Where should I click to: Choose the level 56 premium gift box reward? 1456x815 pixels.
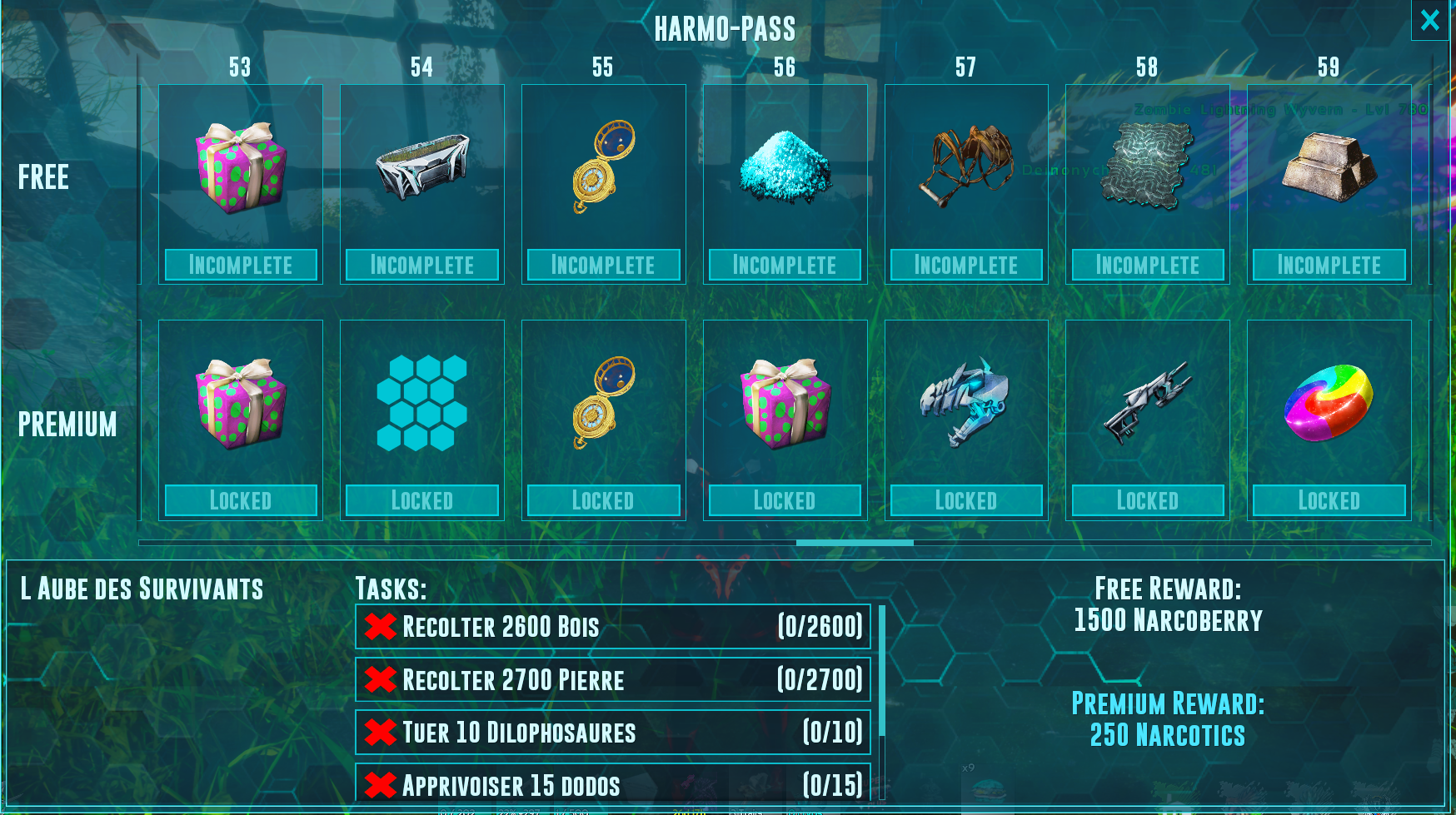(785, 404)
